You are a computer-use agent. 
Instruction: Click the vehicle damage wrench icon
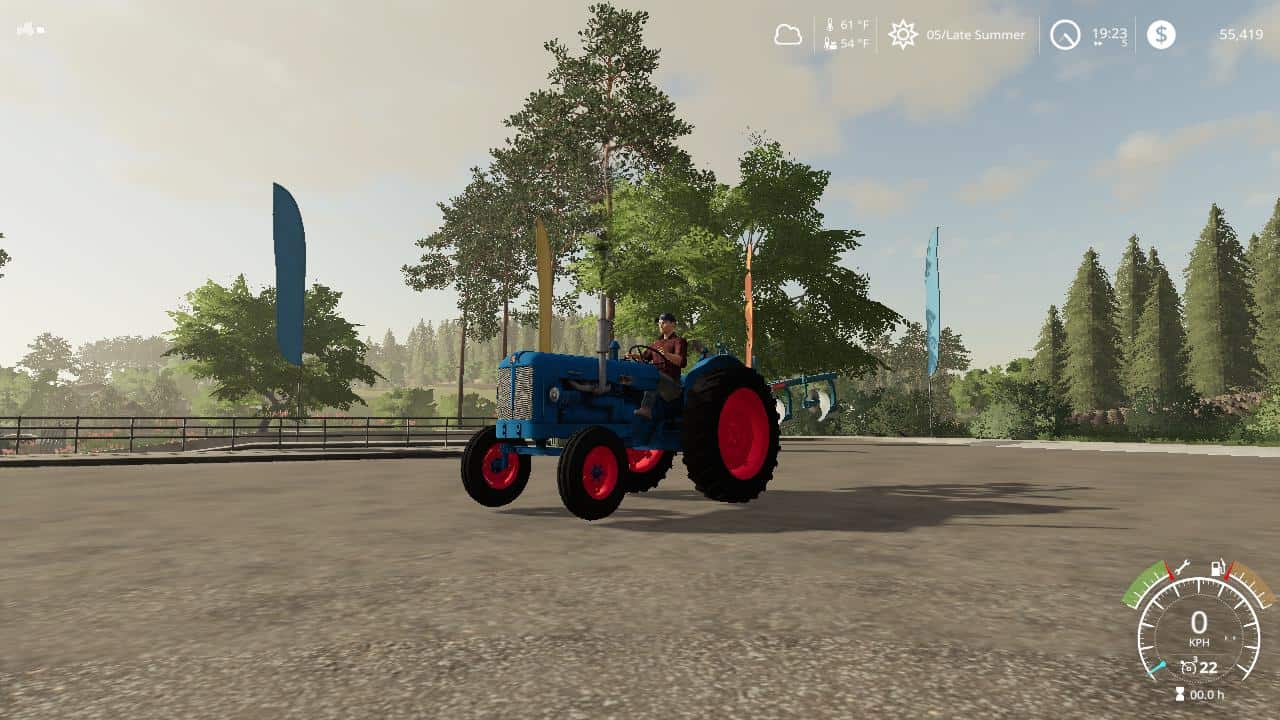point(1184,569)
